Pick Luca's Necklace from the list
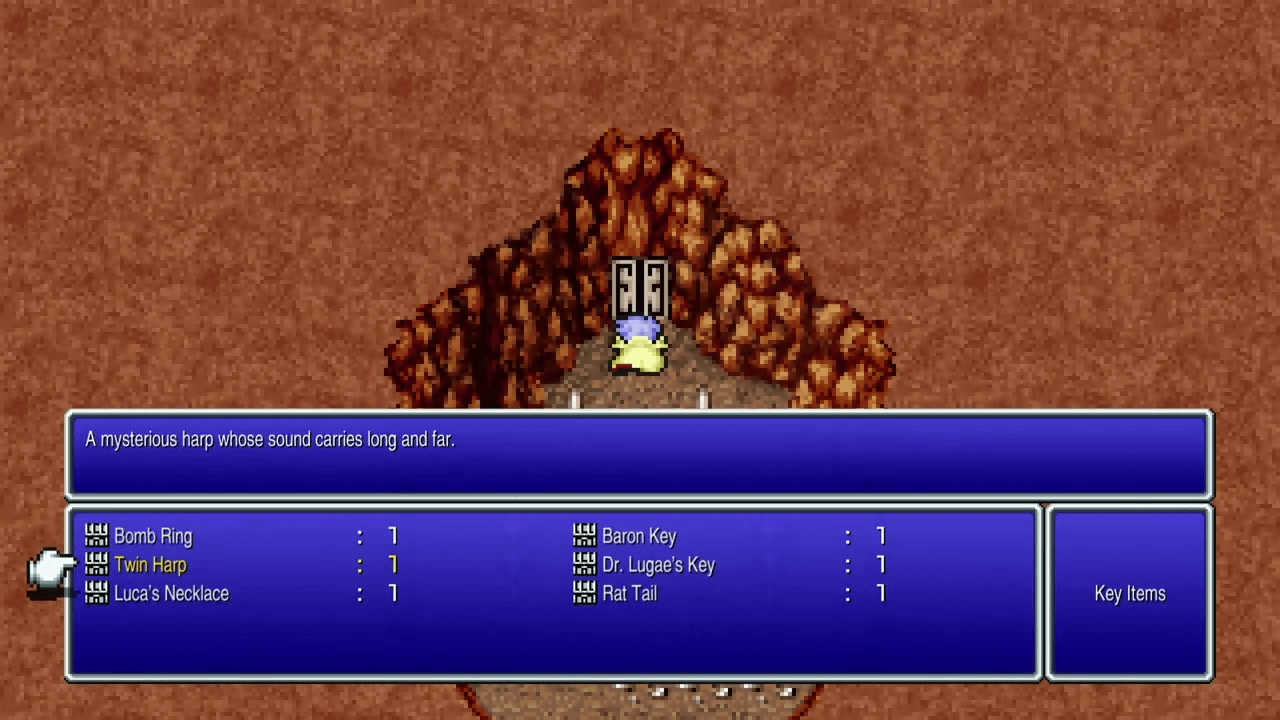Image resolution: width=1280 pixels, height=720 pixels. 171,594
